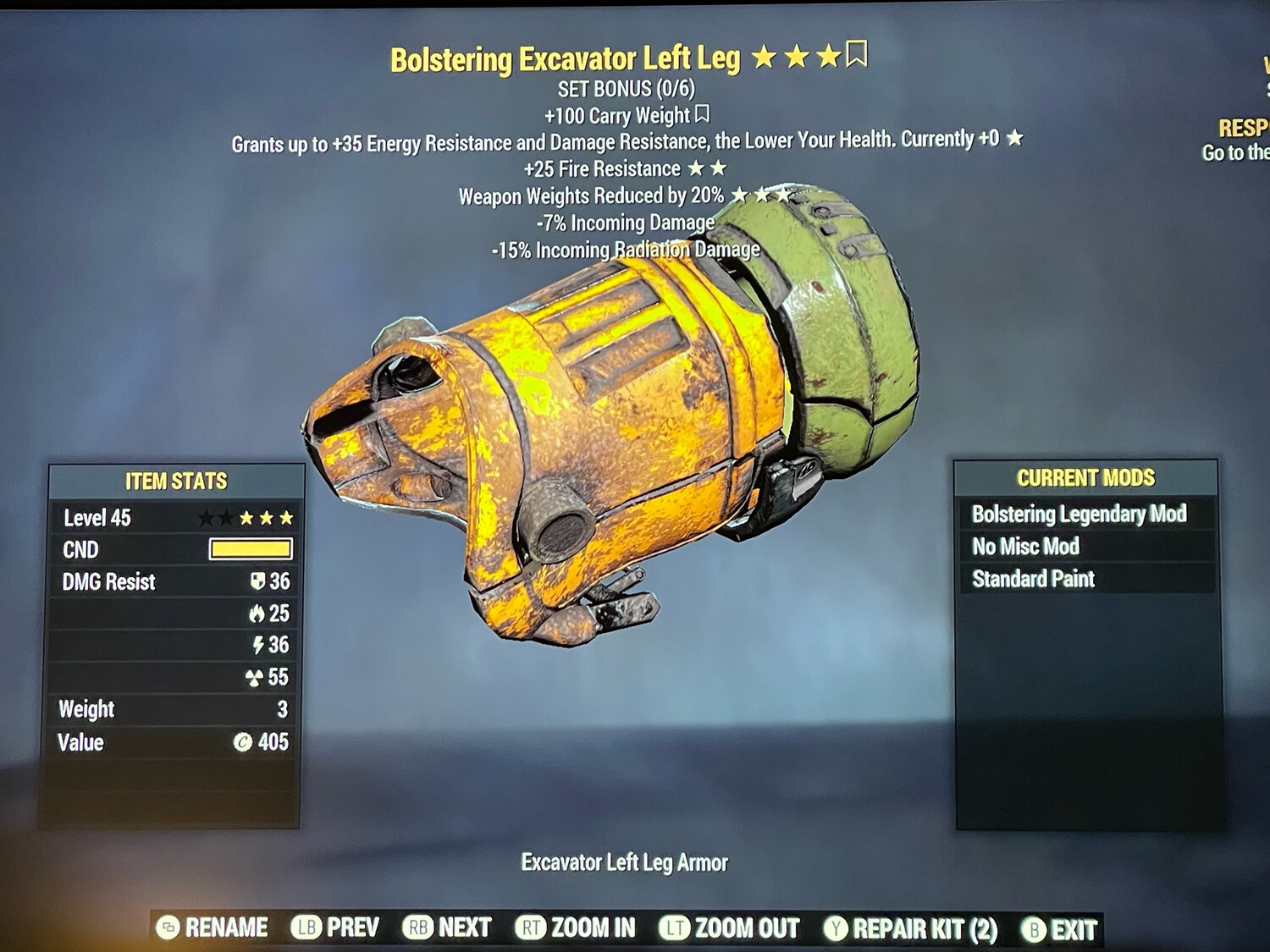The width and height of the screenshot is (1270, 952).
Task: Toggle the favorite flag on +100 Carry Weight
Action: click(704, 113)
